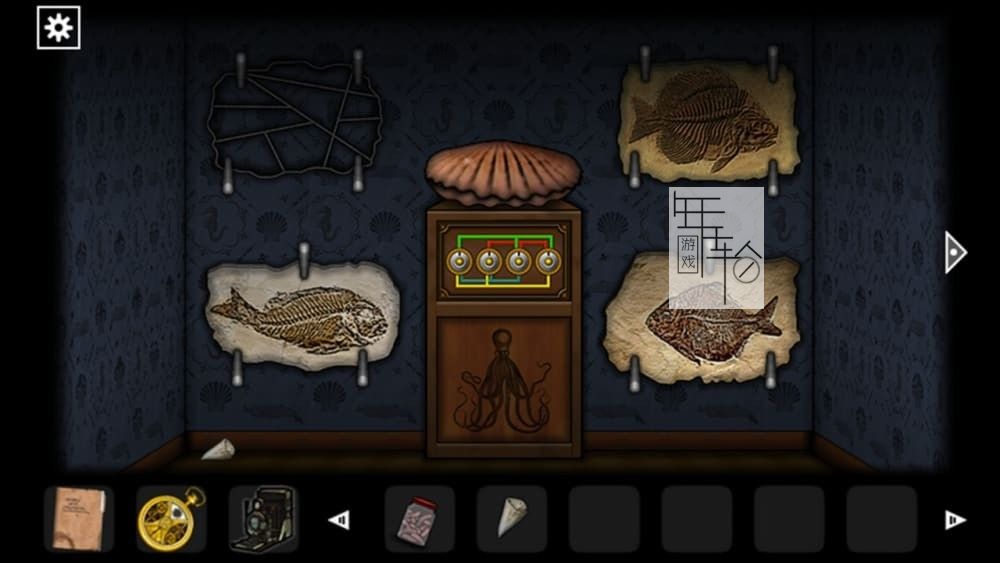Select the jar item in inventory
The image size is (1000, 563).
(419, 519)
